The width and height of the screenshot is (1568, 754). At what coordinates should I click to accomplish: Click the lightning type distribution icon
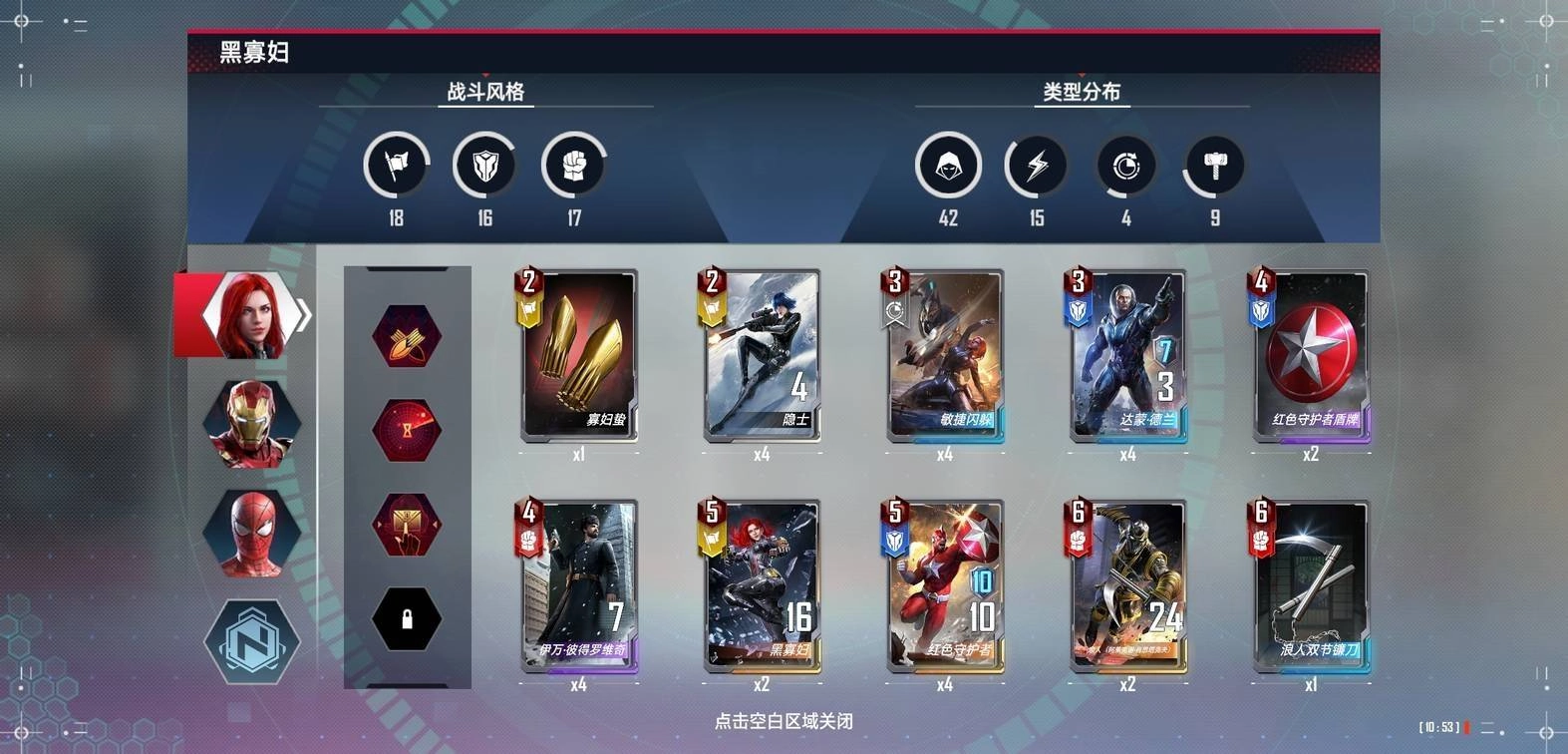(x=1037, y=166)
